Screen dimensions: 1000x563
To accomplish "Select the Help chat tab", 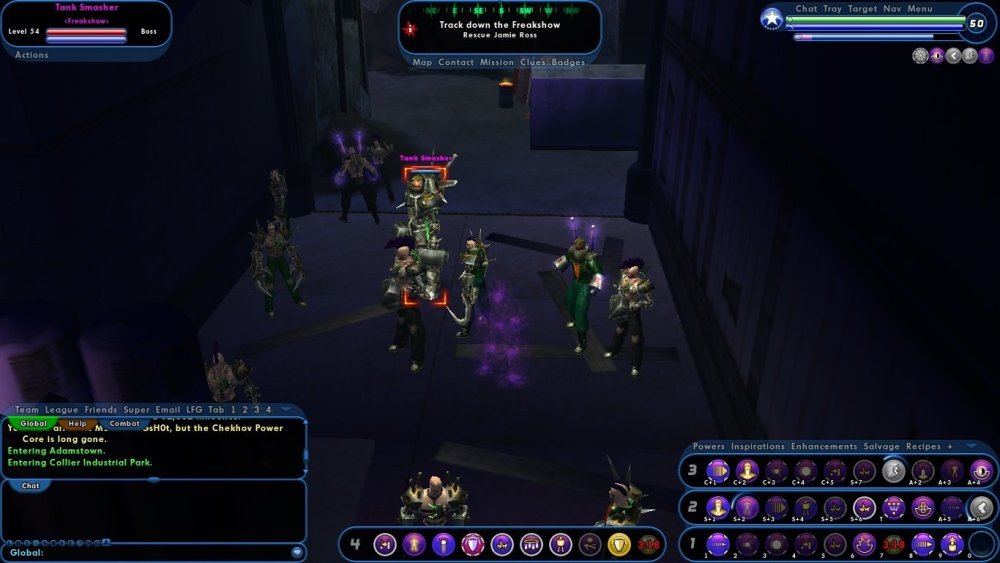I will point(78,423).
